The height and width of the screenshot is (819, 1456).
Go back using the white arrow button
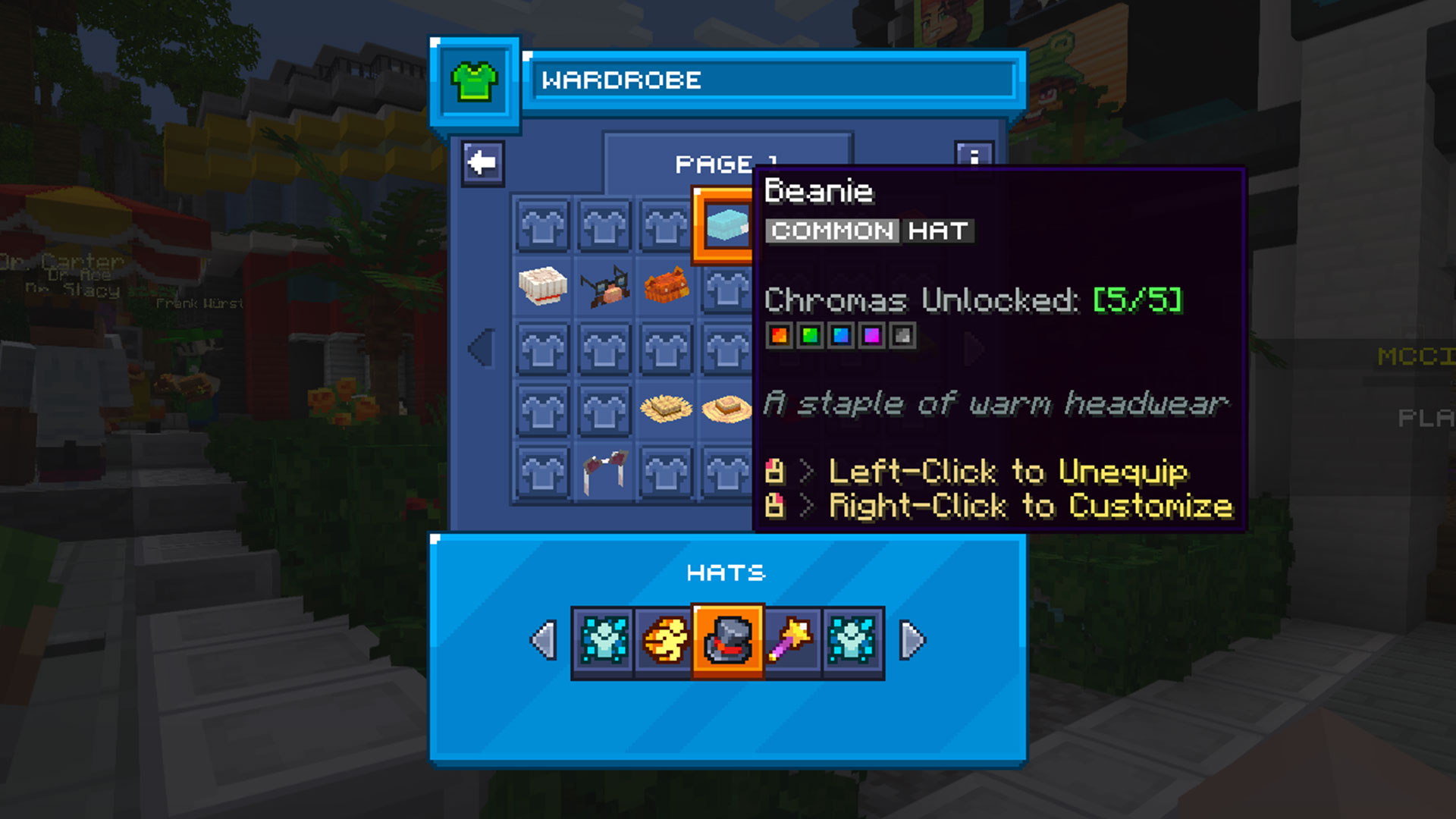click(x=482, y=163)
